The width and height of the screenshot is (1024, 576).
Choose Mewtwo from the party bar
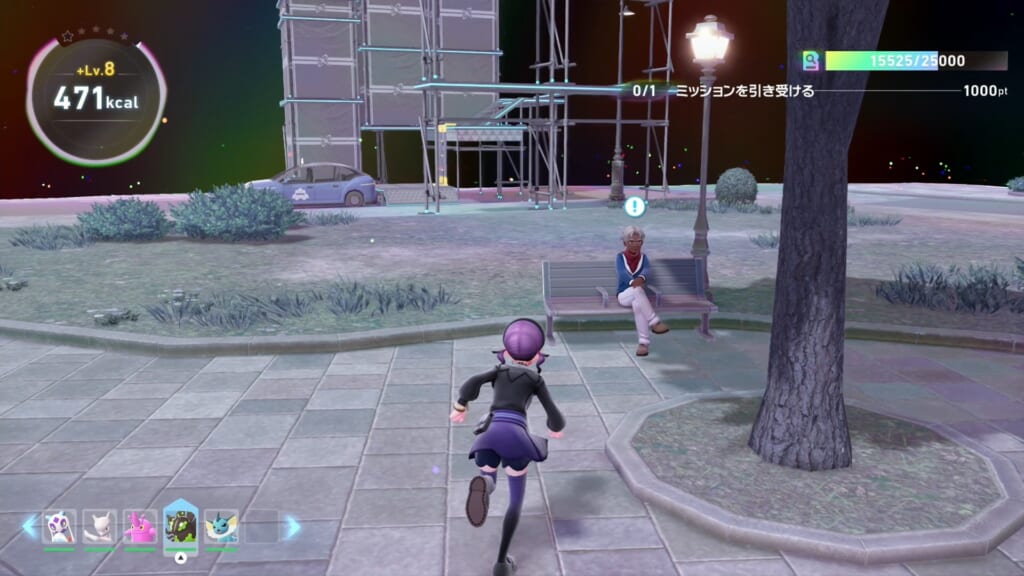click(x=100, y=527)
